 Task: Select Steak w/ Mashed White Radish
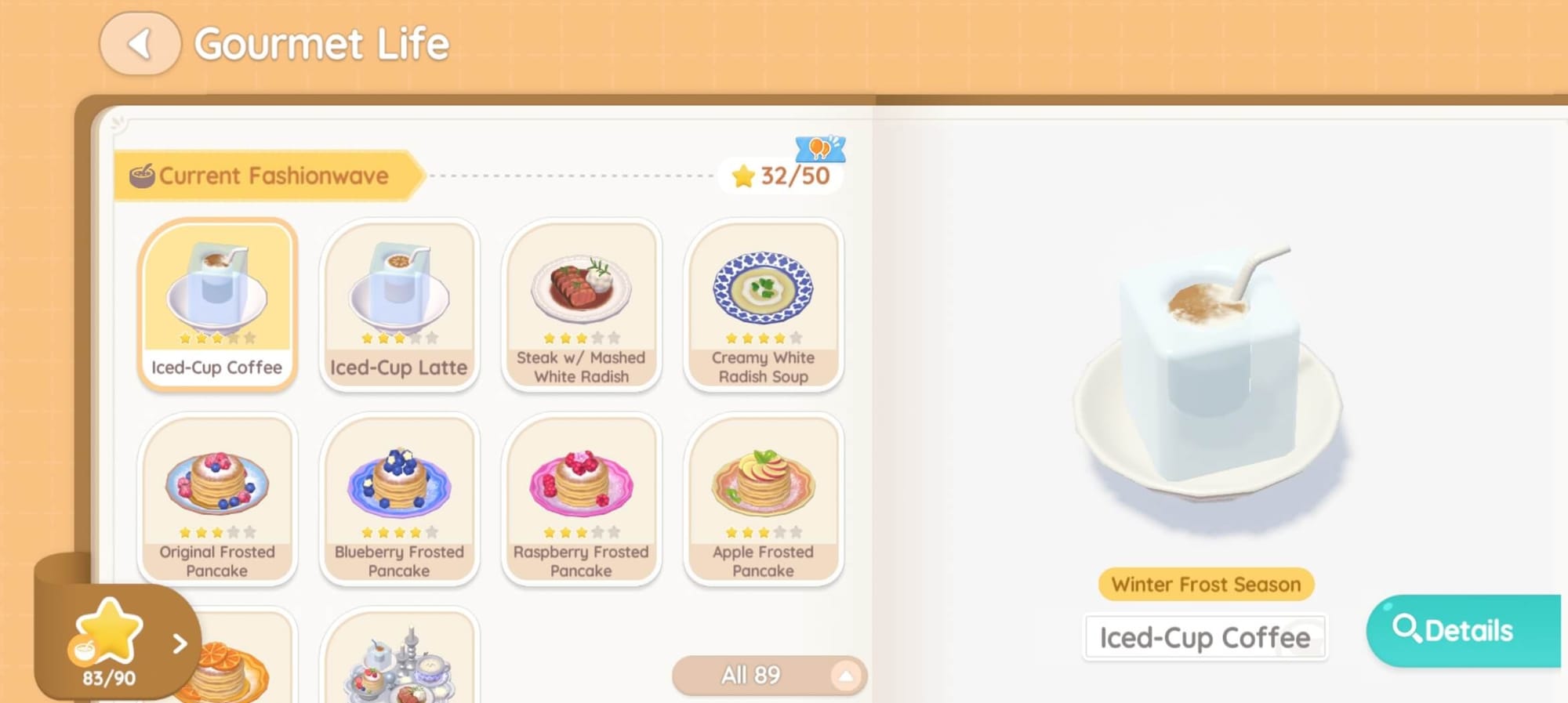[x=581, y=304]
